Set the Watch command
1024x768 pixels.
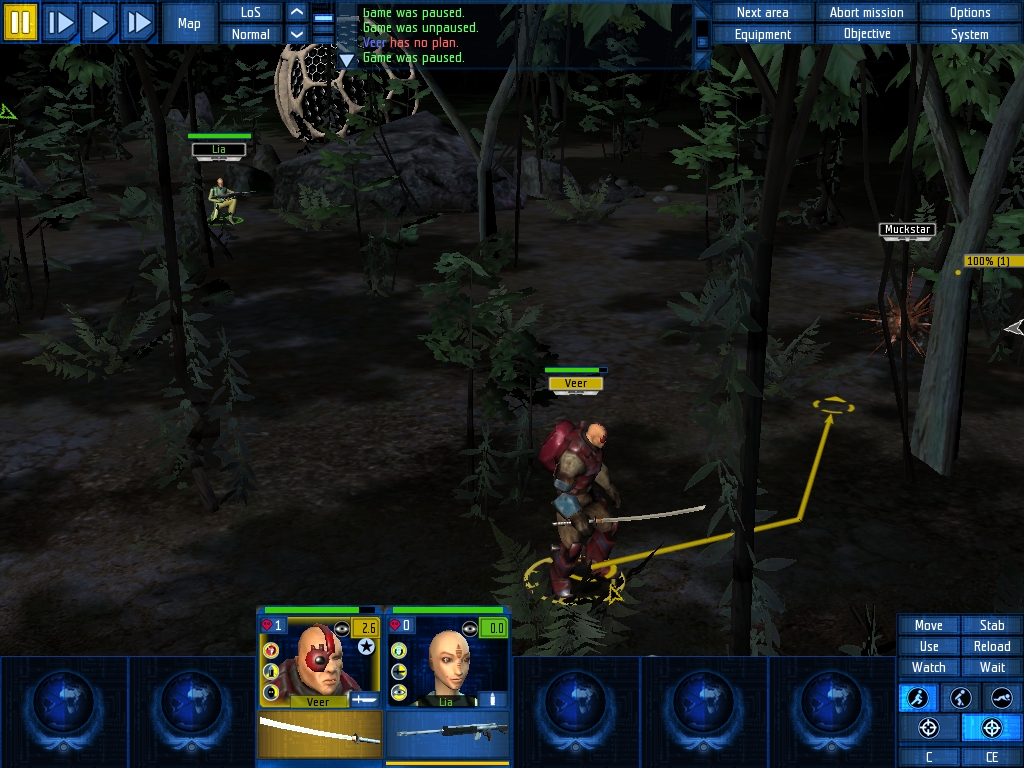[x=928, y=667]
